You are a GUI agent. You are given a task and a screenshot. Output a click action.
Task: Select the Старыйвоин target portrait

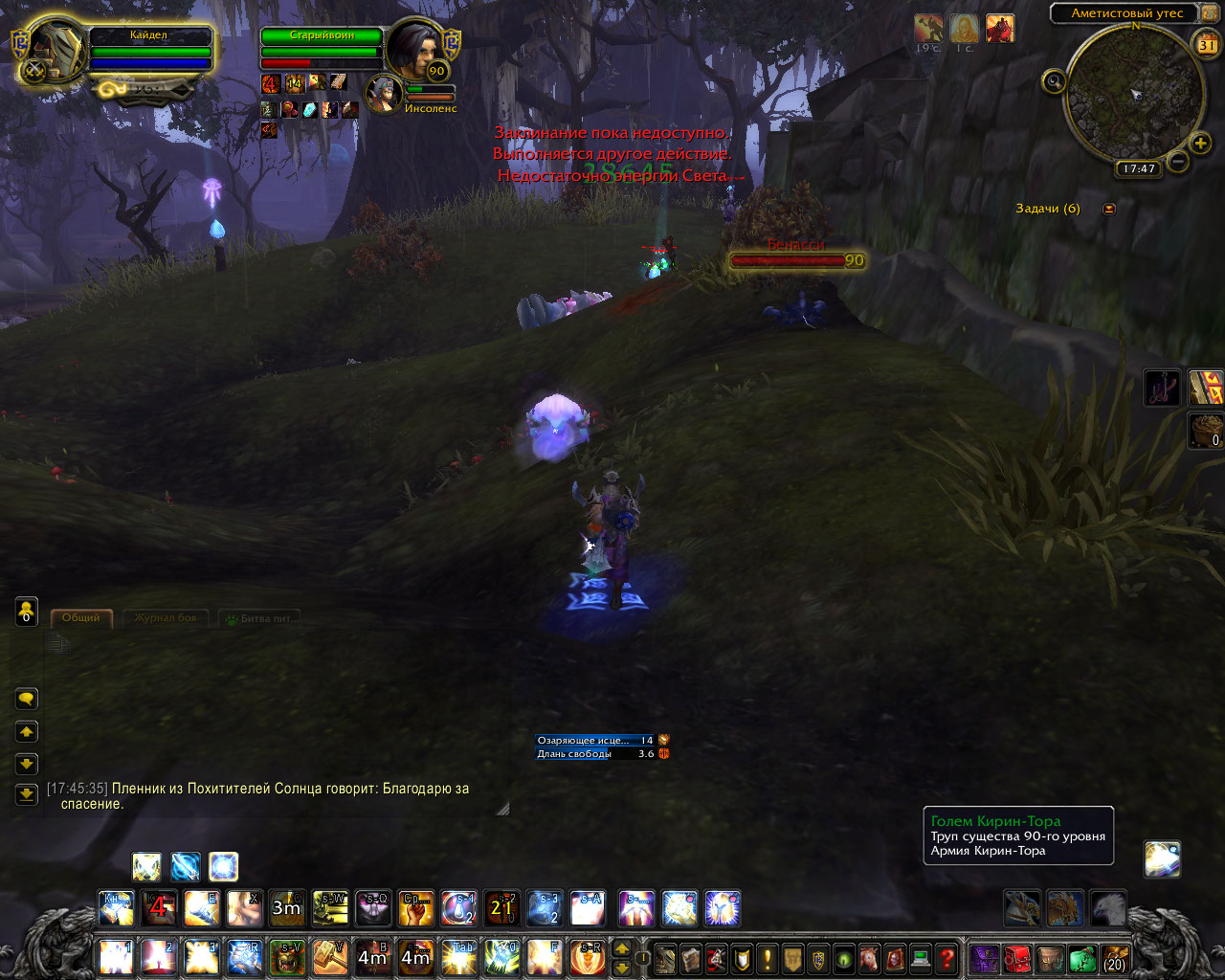tap(417, 48)
